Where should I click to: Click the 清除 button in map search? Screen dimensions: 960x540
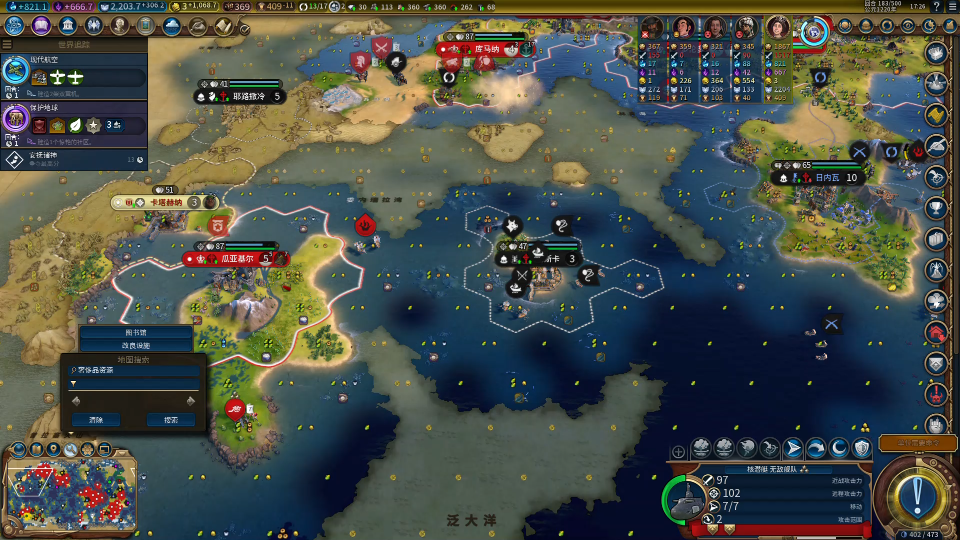click(x=95, y=420)
